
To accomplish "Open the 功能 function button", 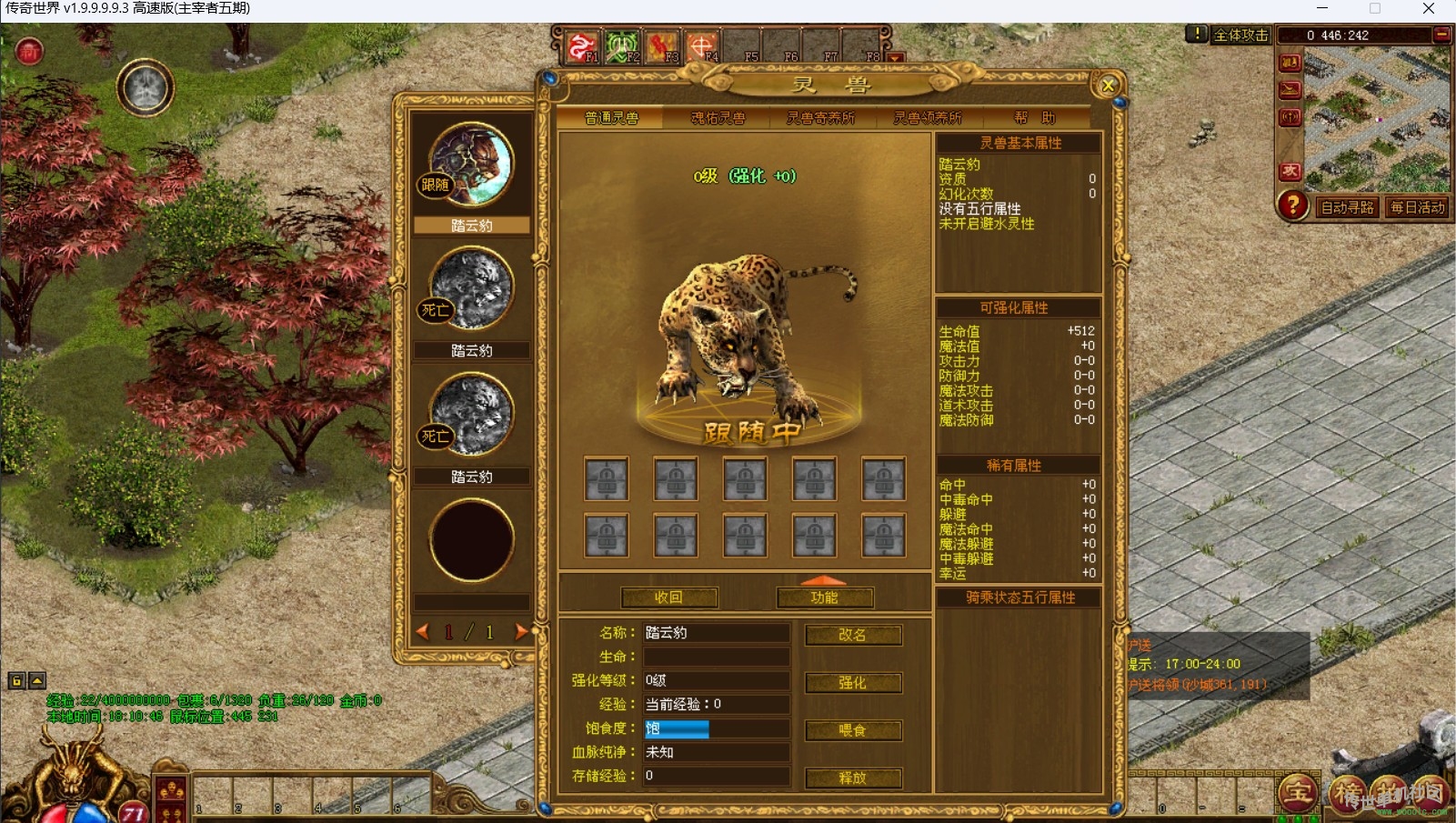I will click(x=824, y=597).
